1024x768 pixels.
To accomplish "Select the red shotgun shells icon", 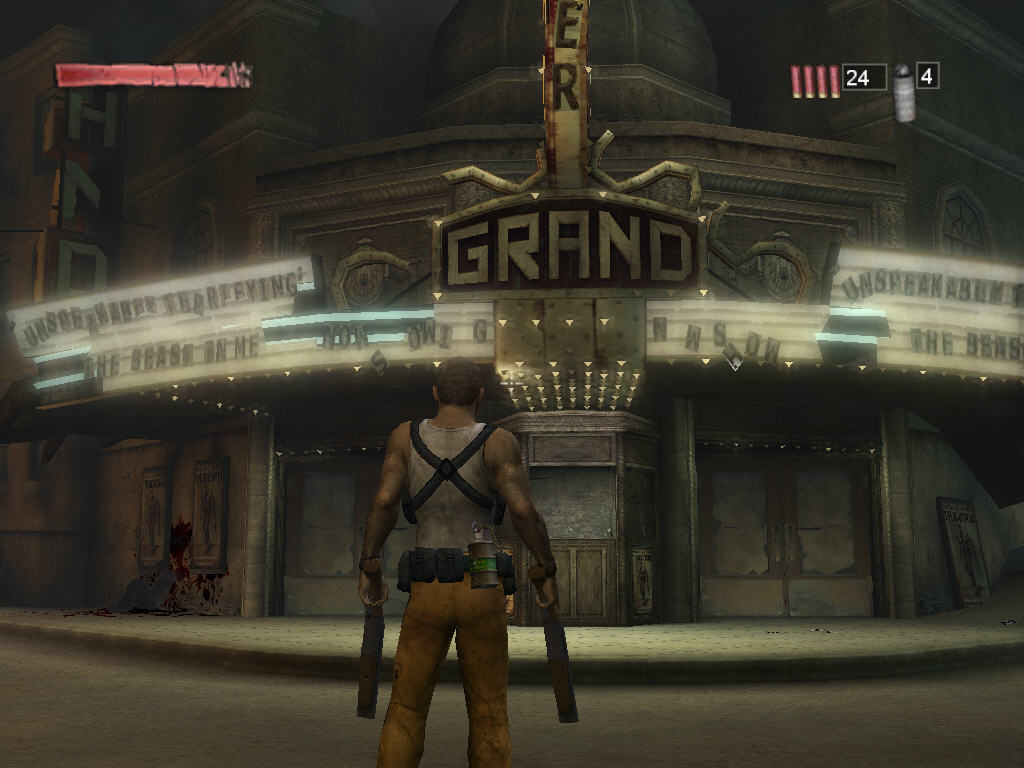I will (x=815, y=81).
